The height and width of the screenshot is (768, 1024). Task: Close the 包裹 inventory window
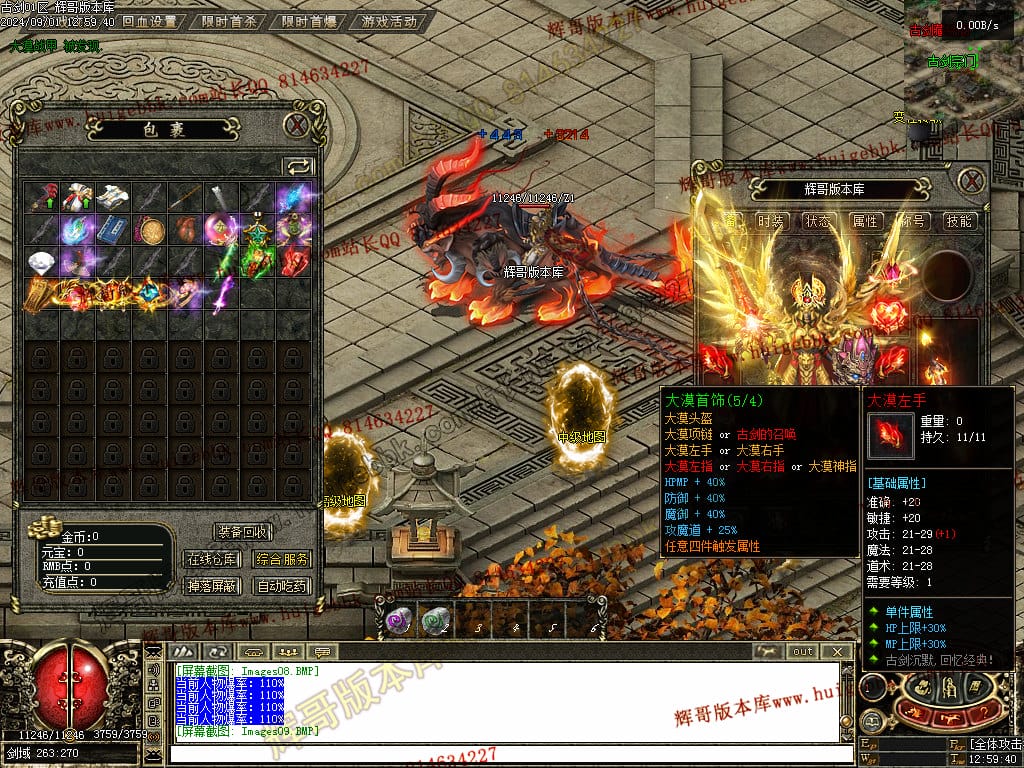(296, 125)
